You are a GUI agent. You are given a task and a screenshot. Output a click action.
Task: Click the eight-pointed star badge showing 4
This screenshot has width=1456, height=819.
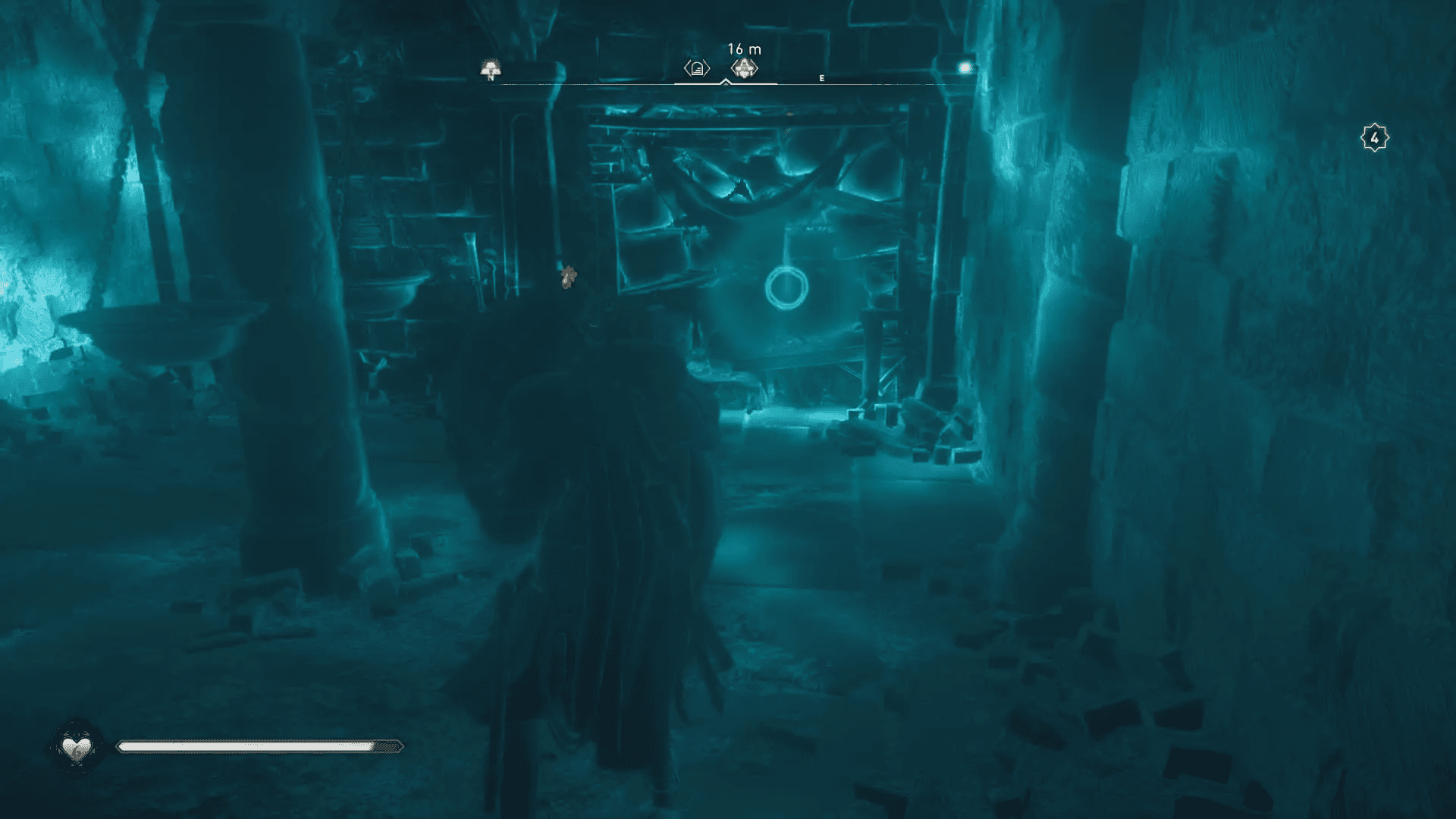pyautogui.click(x=1375, y=136)
